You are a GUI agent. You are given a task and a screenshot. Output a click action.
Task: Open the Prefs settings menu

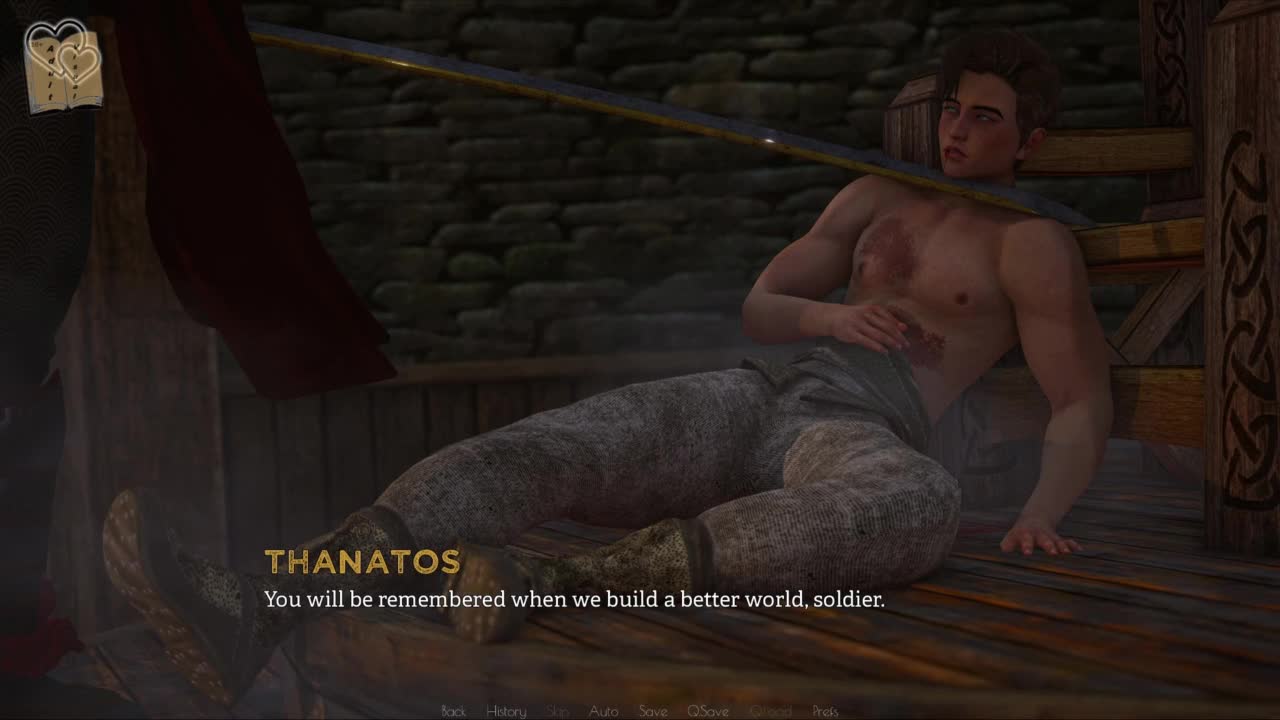pyautogui.click(x=825, y=711)
